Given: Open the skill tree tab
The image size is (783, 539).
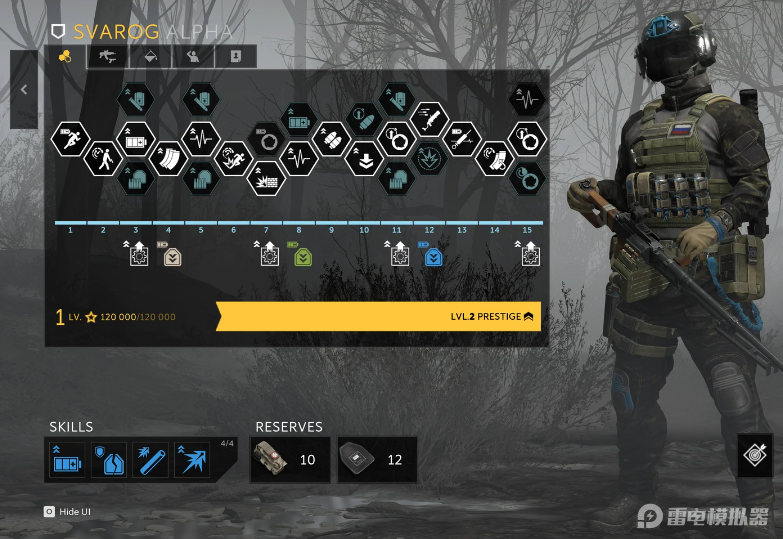Looking at the screenshot, I should click(x=66, y=57).
